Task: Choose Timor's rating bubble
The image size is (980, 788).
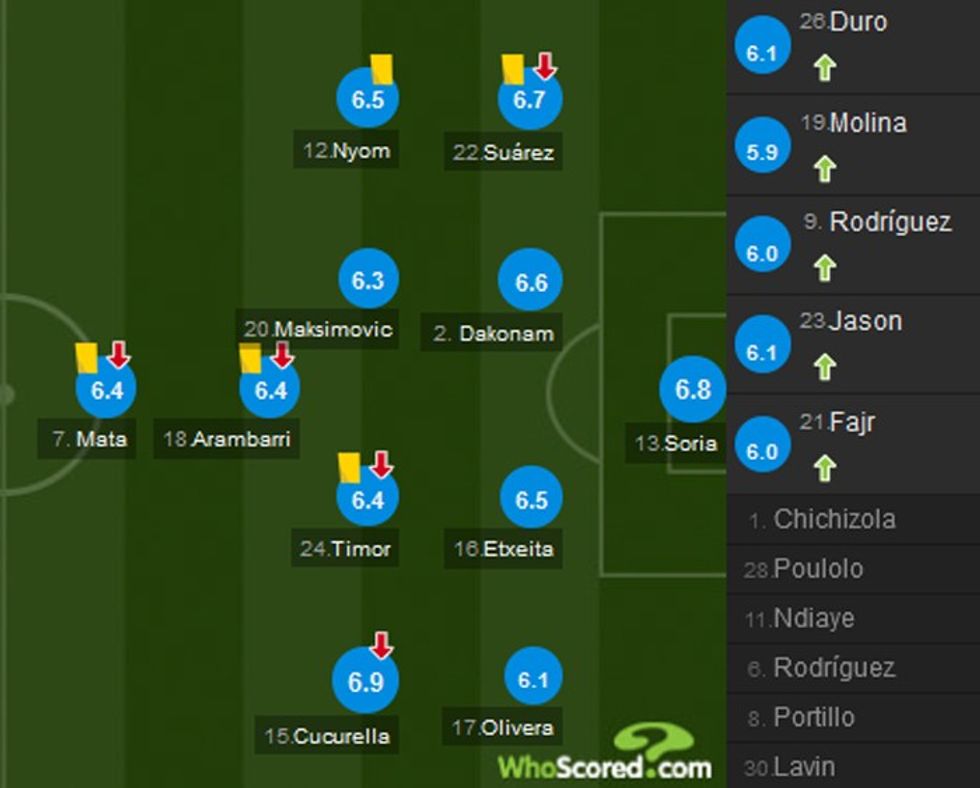Action: (x=368, y=498)
